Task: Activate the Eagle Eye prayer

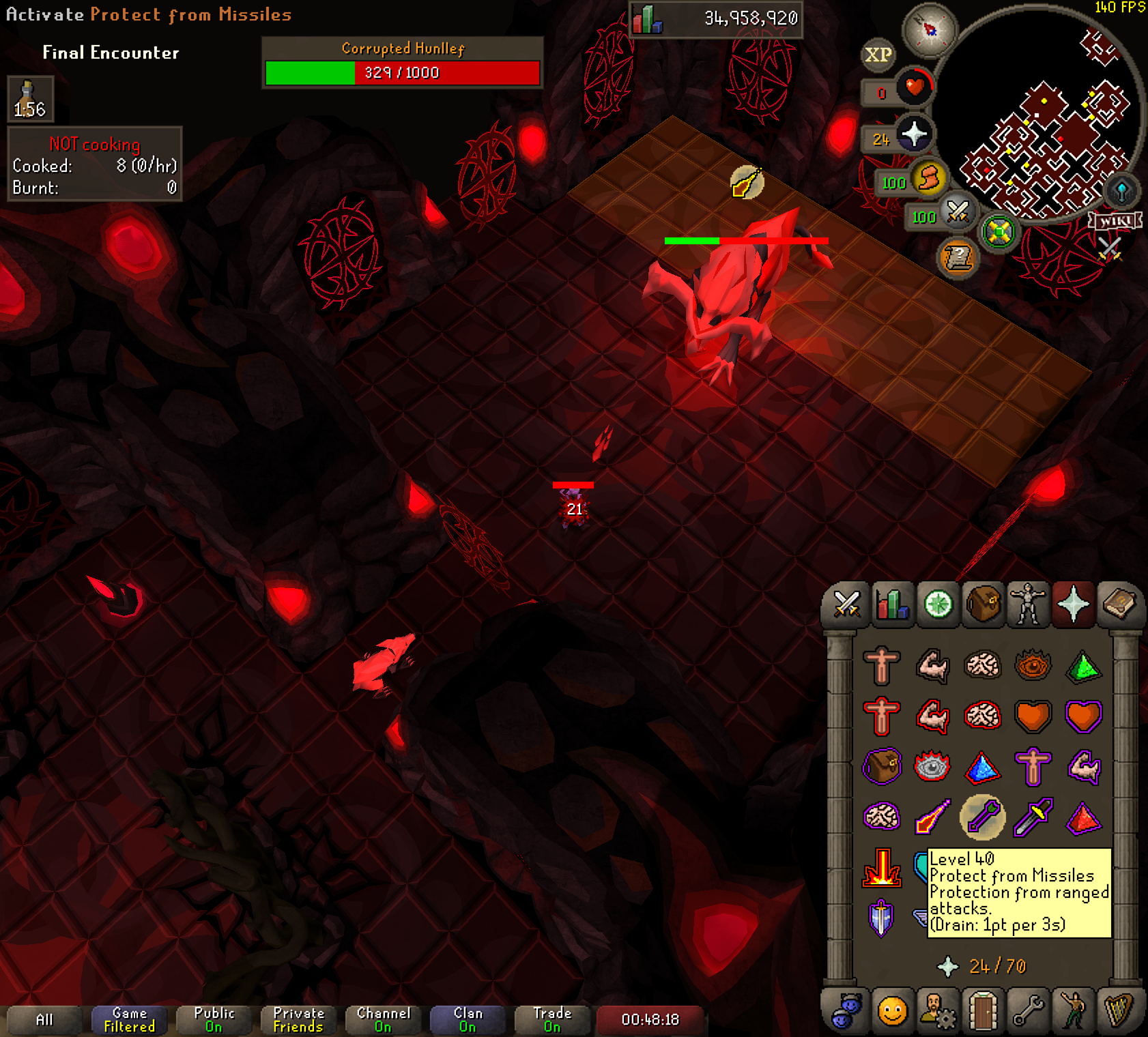Action: point(1083,817)
